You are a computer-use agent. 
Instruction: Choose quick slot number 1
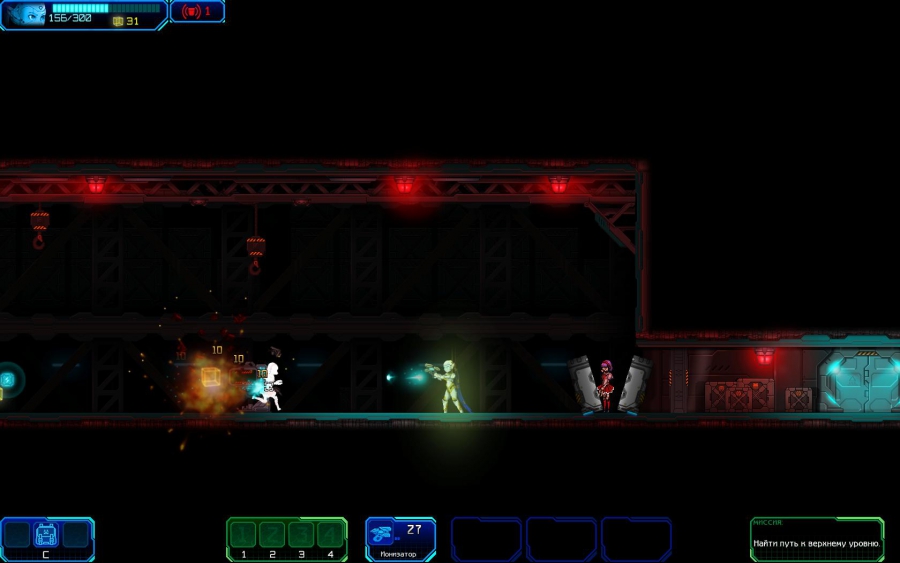pos(245,535)
